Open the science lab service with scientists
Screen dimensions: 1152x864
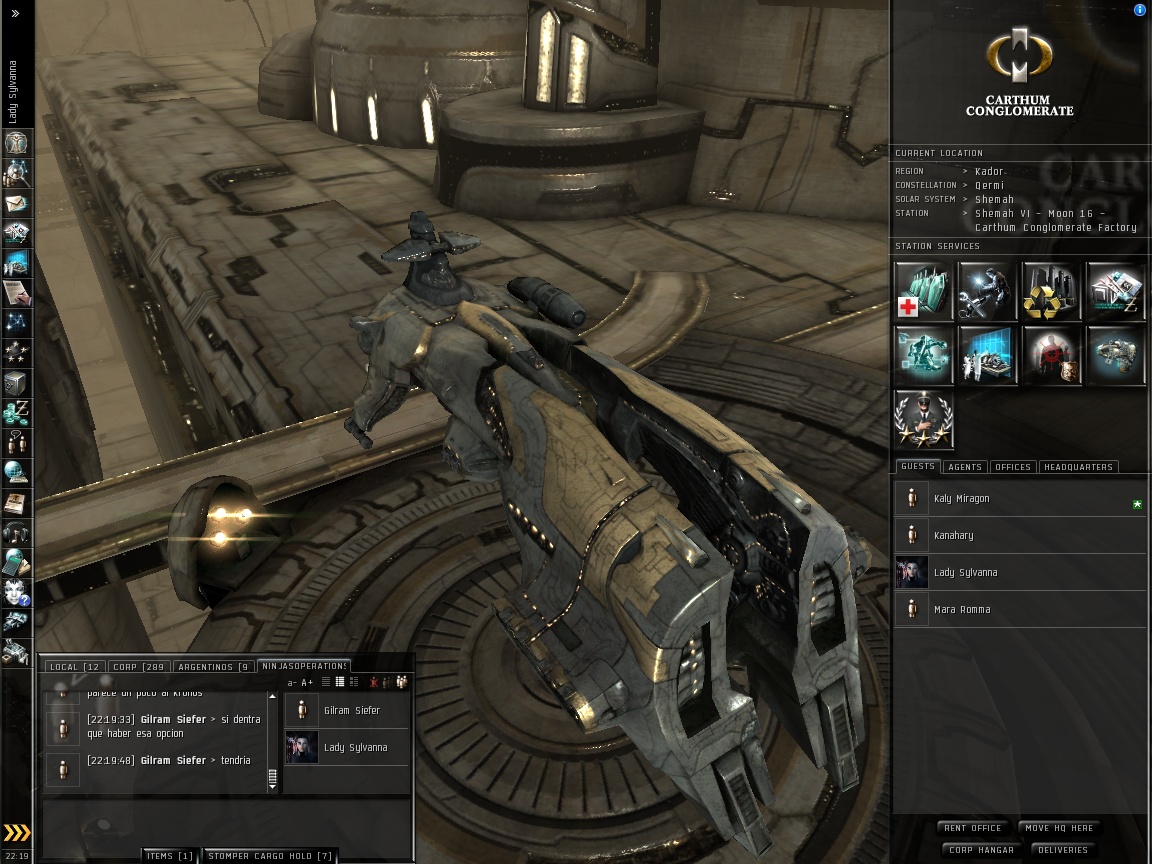pos(987,355)
